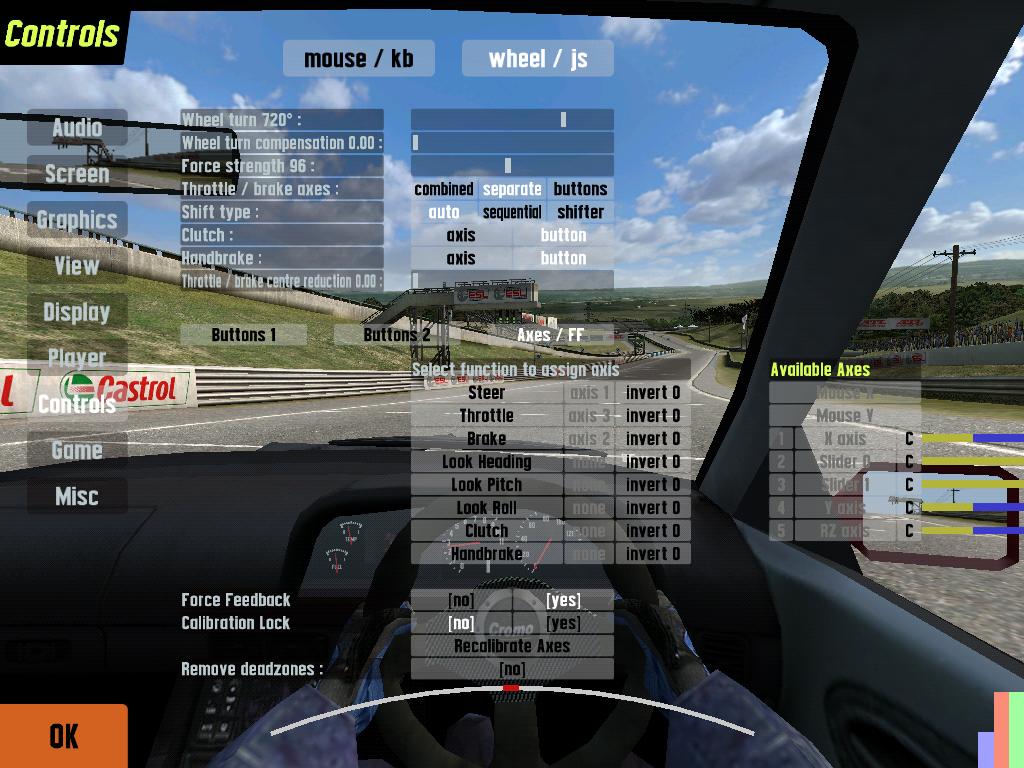Toggle the Remove deadzones option
Screen dimensions: 1024x768
(512, 669)
